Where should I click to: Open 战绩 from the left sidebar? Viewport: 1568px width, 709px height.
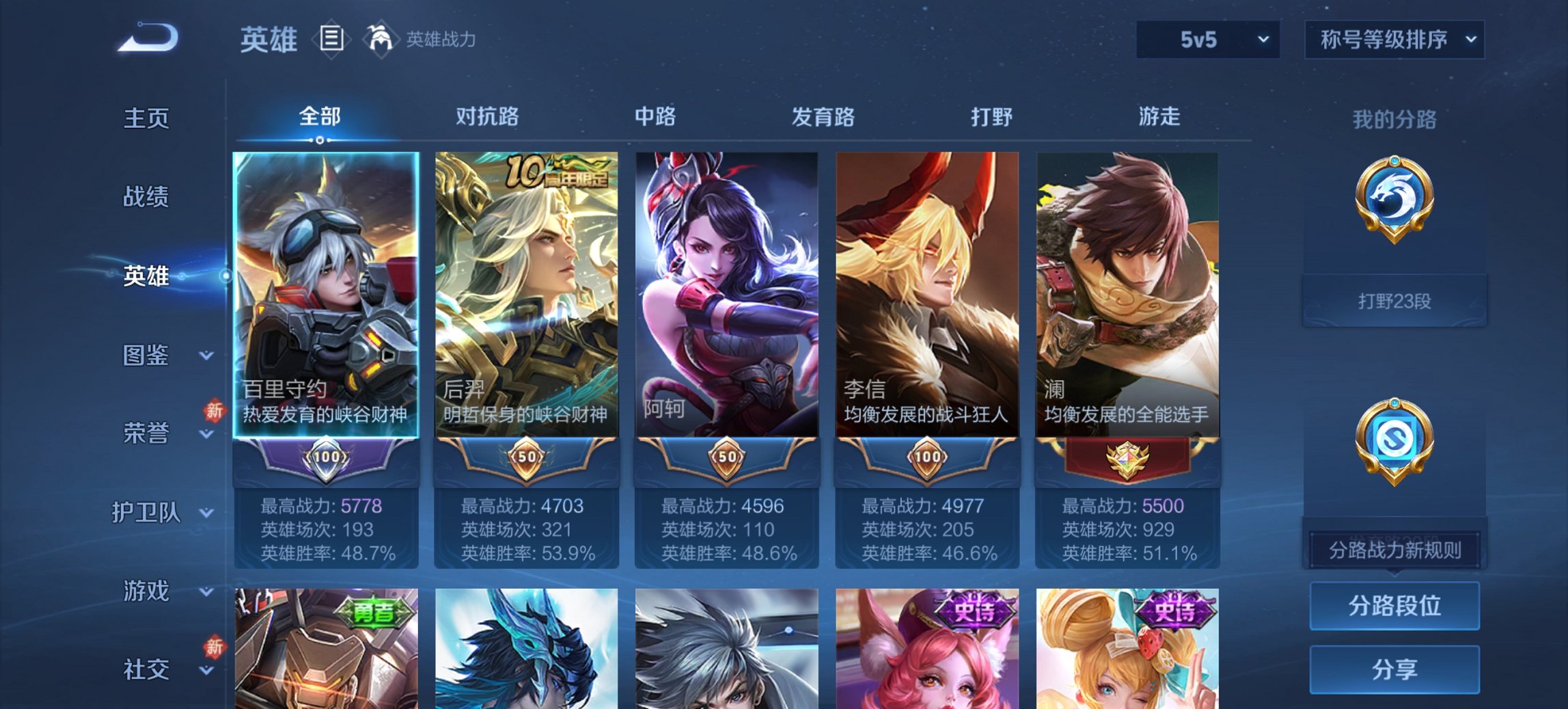[x=146, y=198]
